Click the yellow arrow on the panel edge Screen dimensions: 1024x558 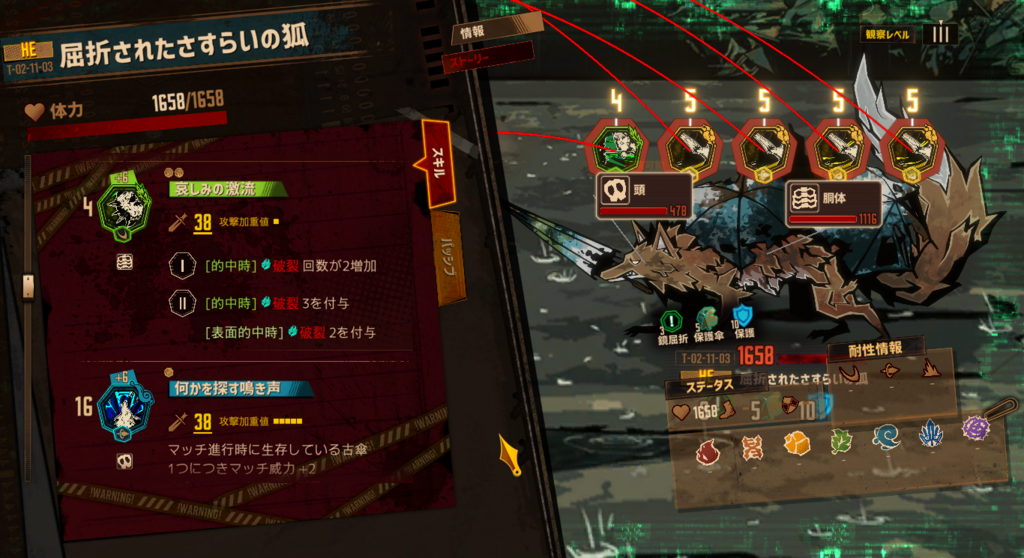(510, 455)
